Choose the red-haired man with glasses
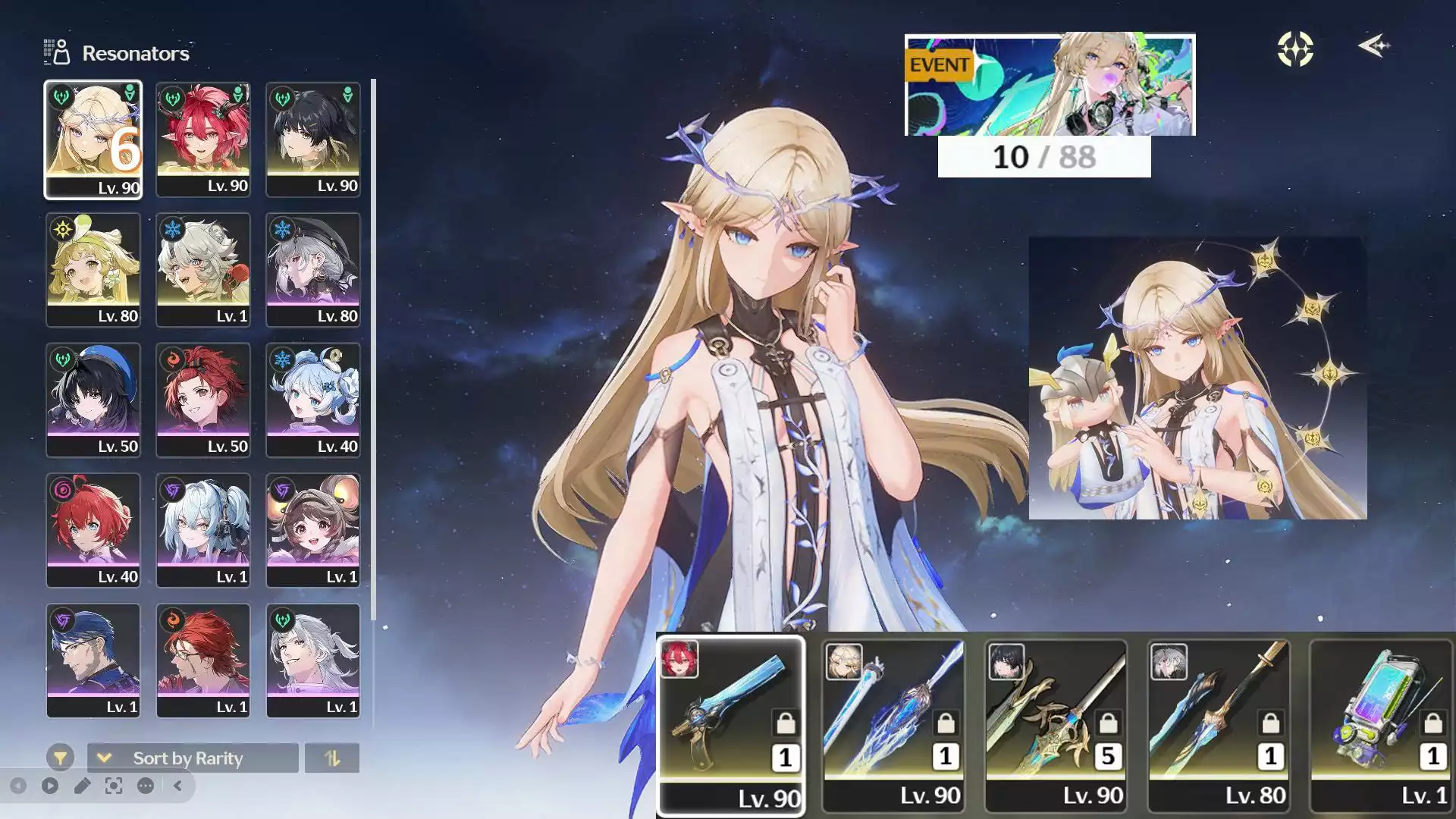 202,661
